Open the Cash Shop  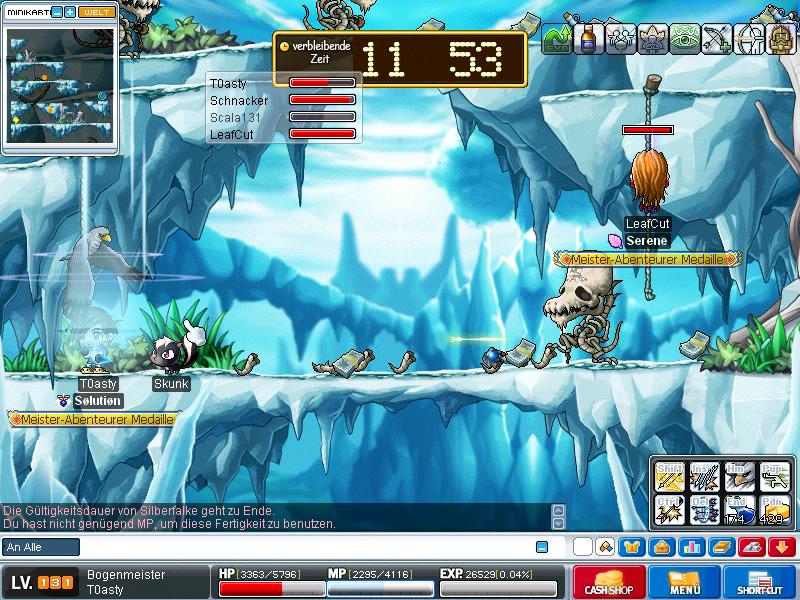(x=608, y=582)
